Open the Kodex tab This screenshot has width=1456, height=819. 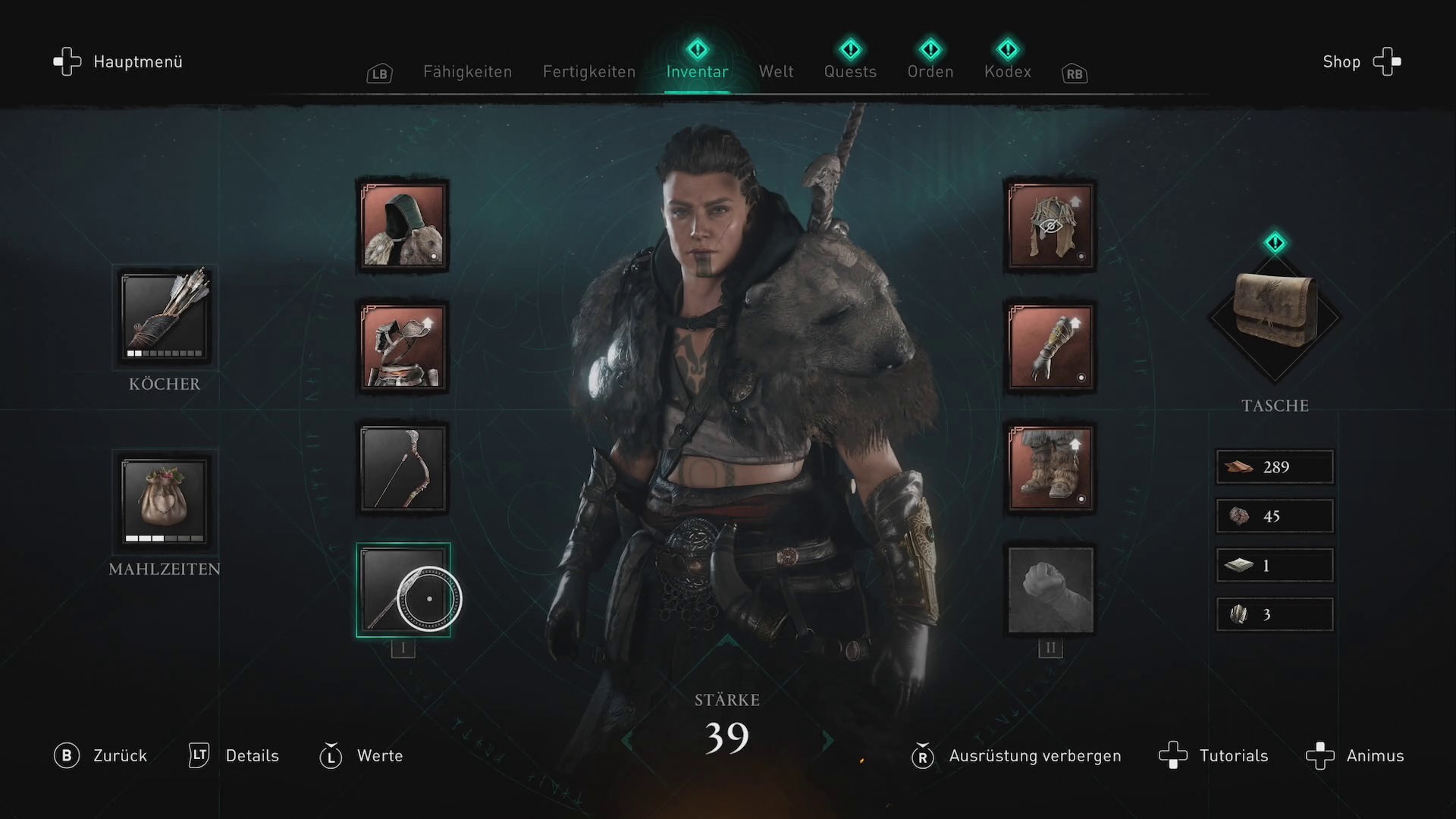point(1007,72)
